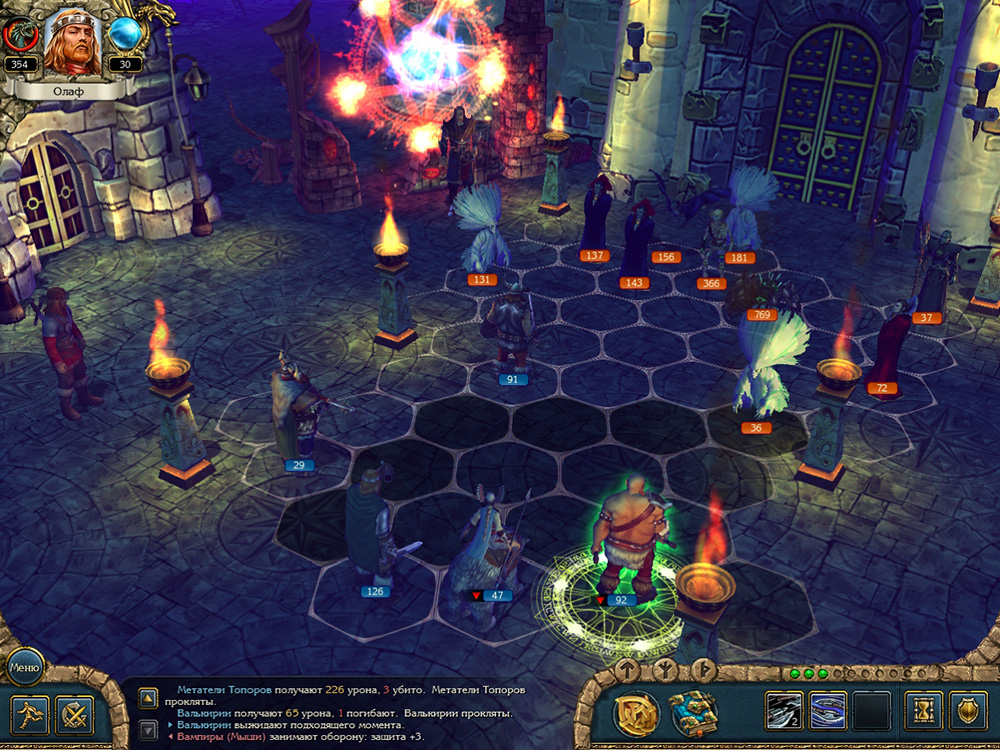Select the dragon rage orb icon

pos(19,35)
